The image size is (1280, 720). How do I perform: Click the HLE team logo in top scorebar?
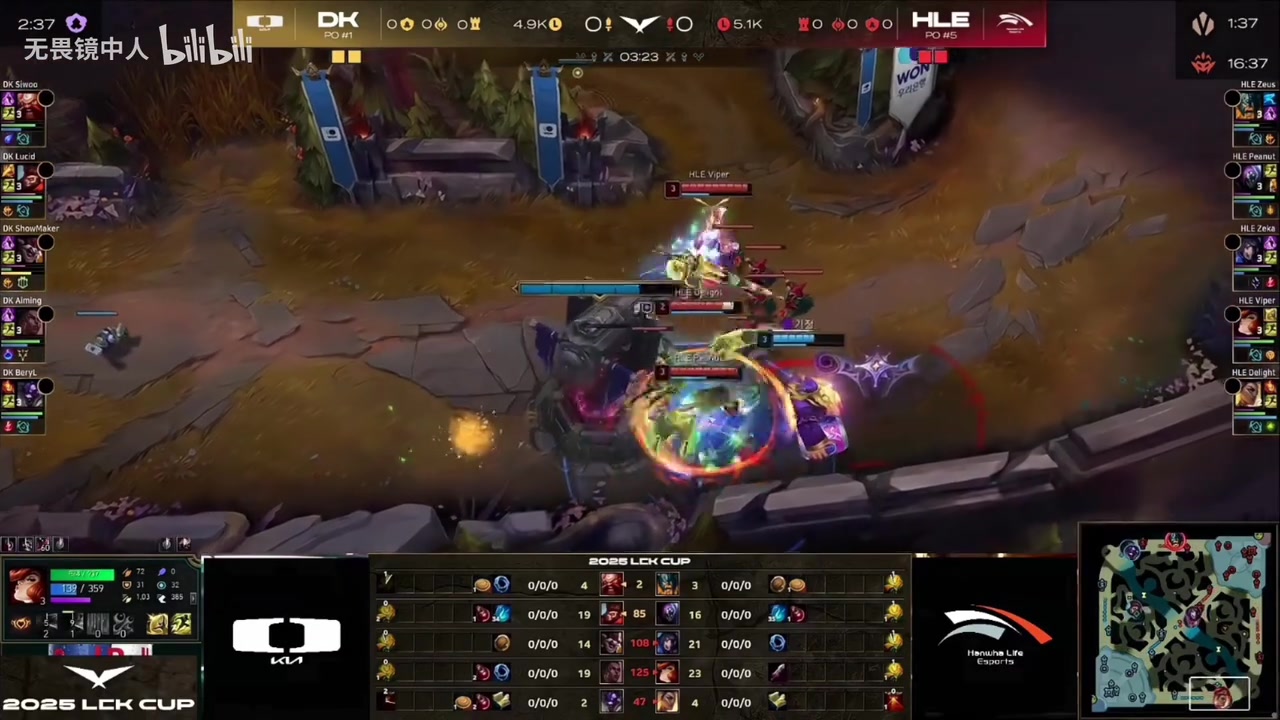pos(1014,22)
